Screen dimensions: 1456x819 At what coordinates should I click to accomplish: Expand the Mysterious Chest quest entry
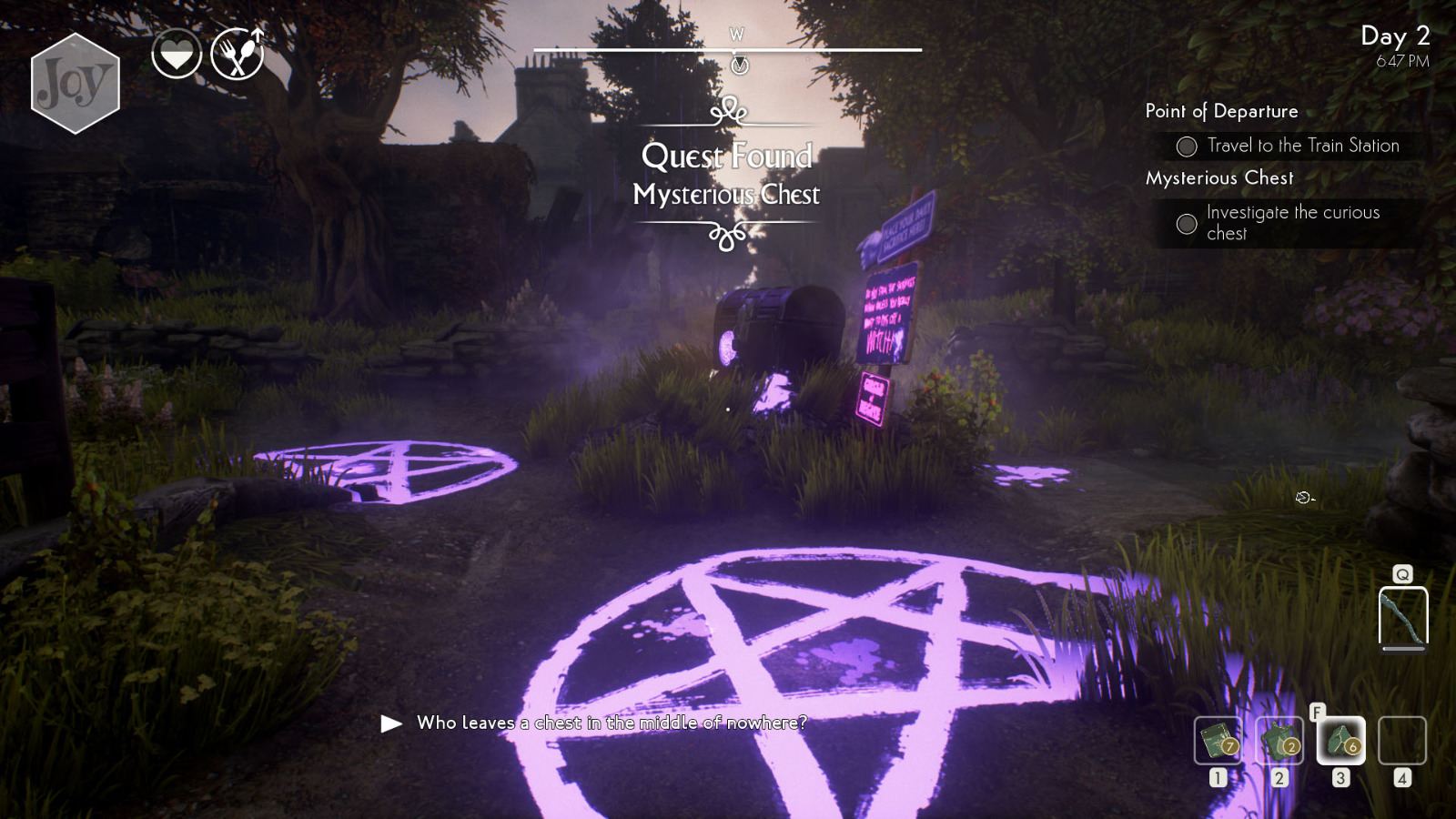[x=1219, y=178]
